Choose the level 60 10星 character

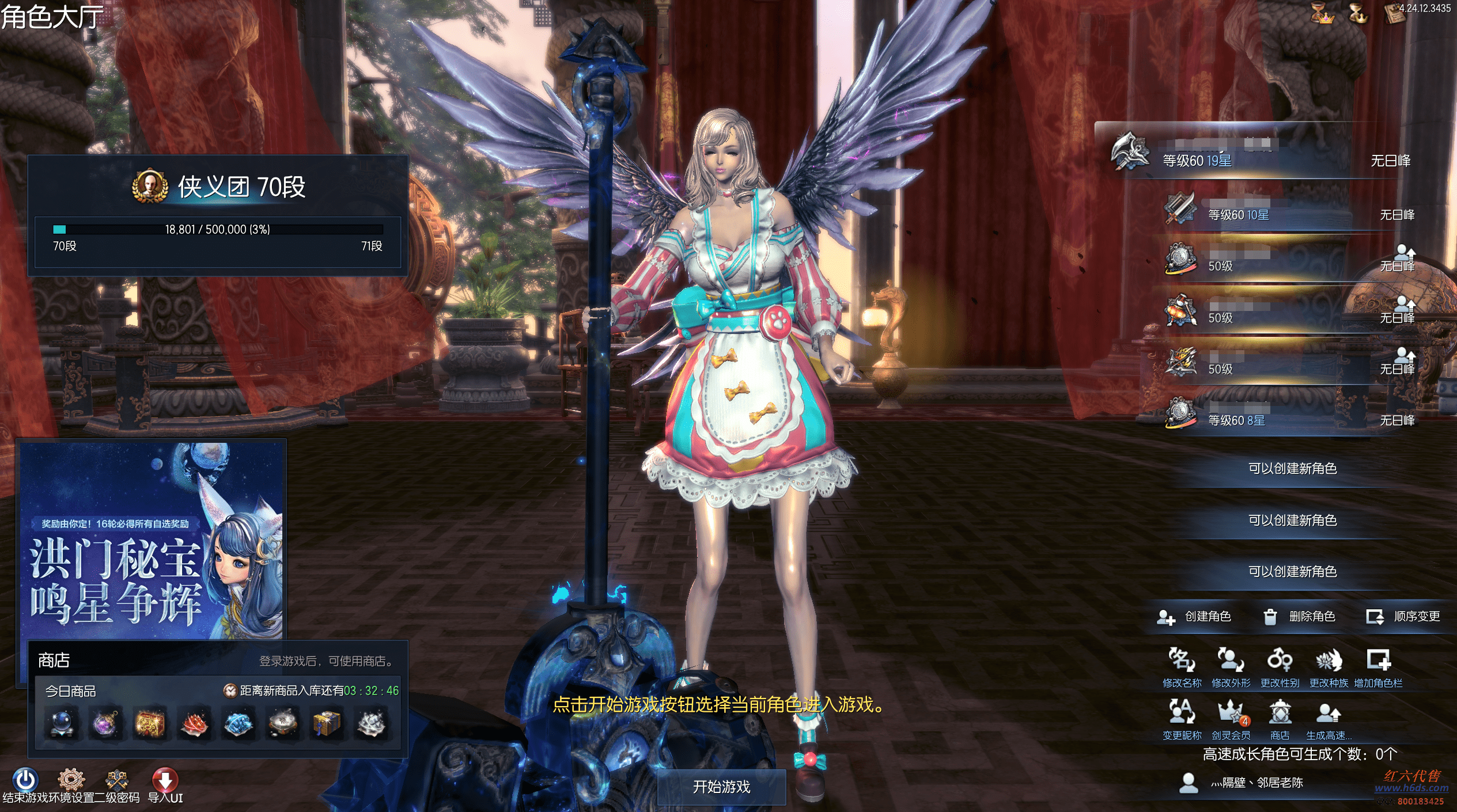click(x=1285, y=213)
